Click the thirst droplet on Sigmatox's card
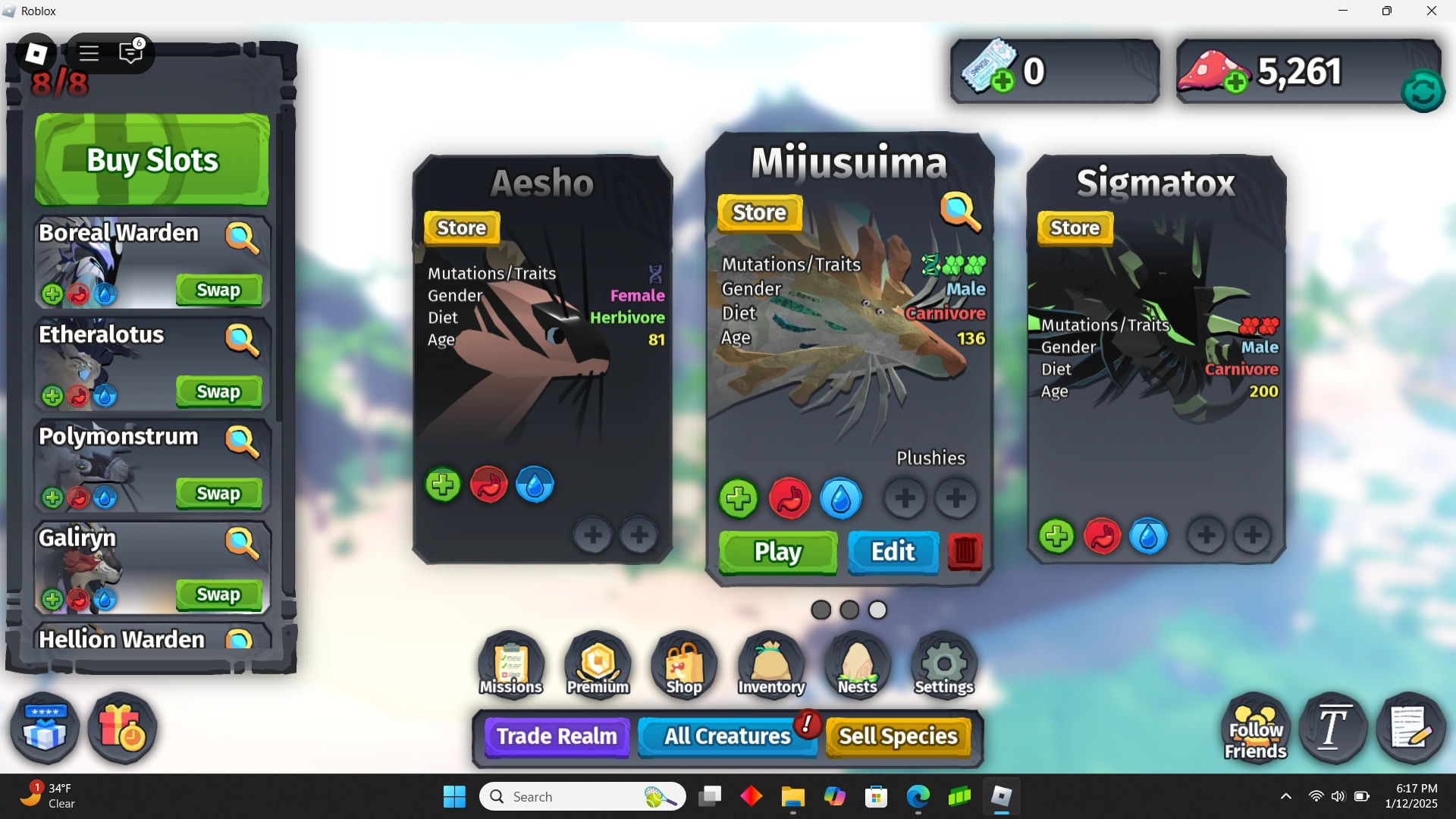Screen dimensions: 1456x819 [1147, 535]
